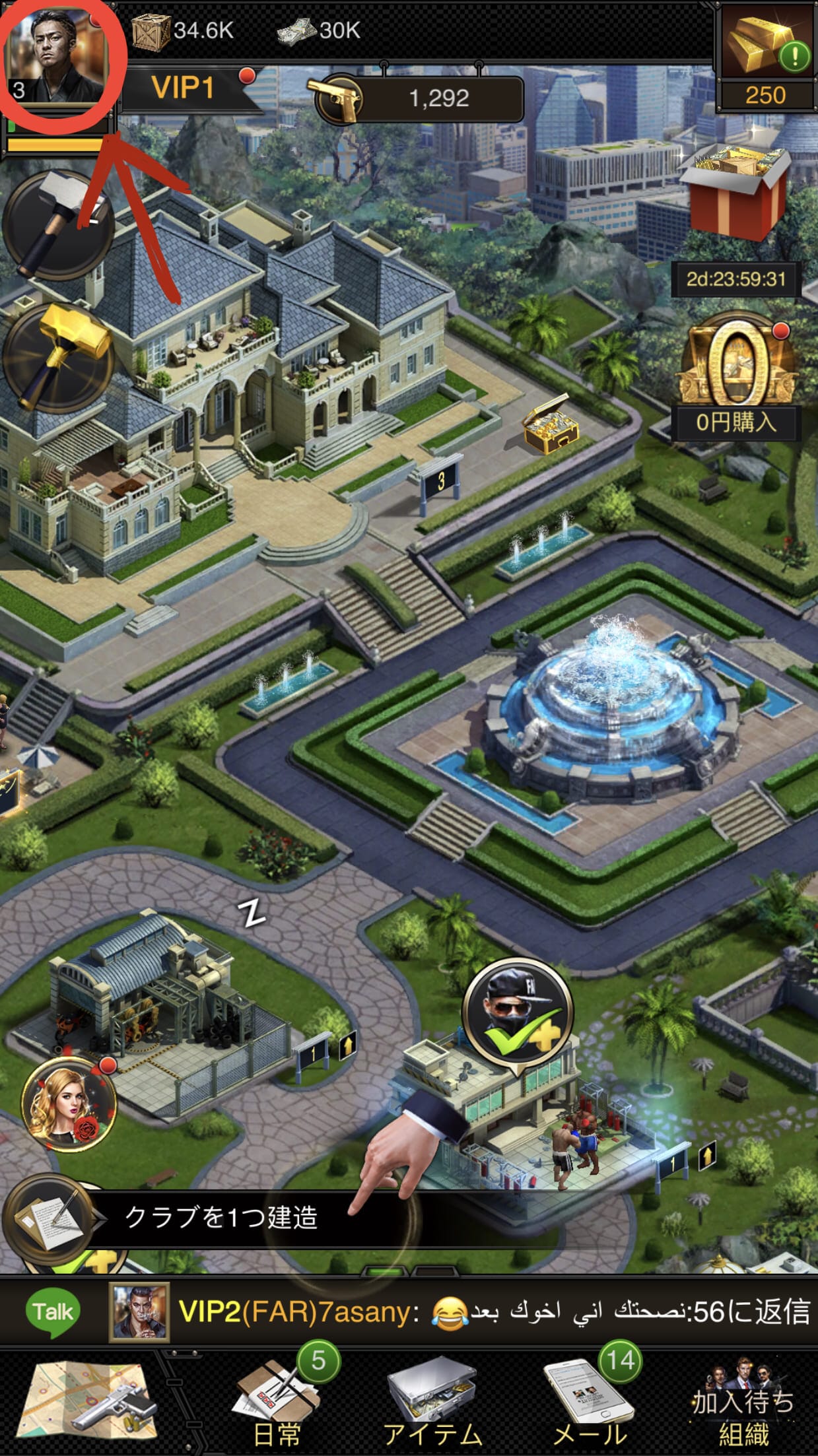Open the green Talk chat button
818x1456 pixels.
coord(52,1312)
